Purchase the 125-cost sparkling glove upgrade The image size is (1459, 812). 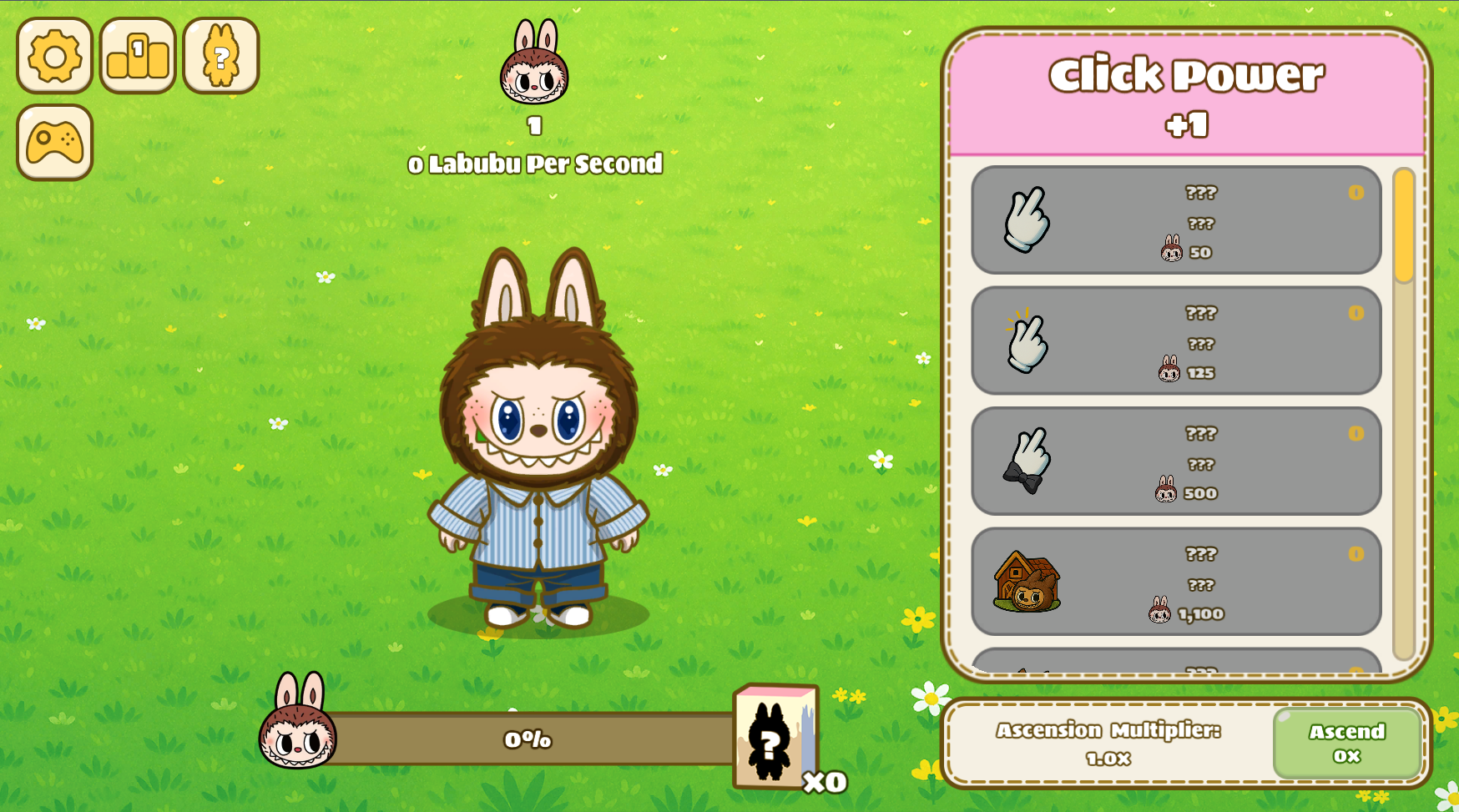[x=1175, y=340]
